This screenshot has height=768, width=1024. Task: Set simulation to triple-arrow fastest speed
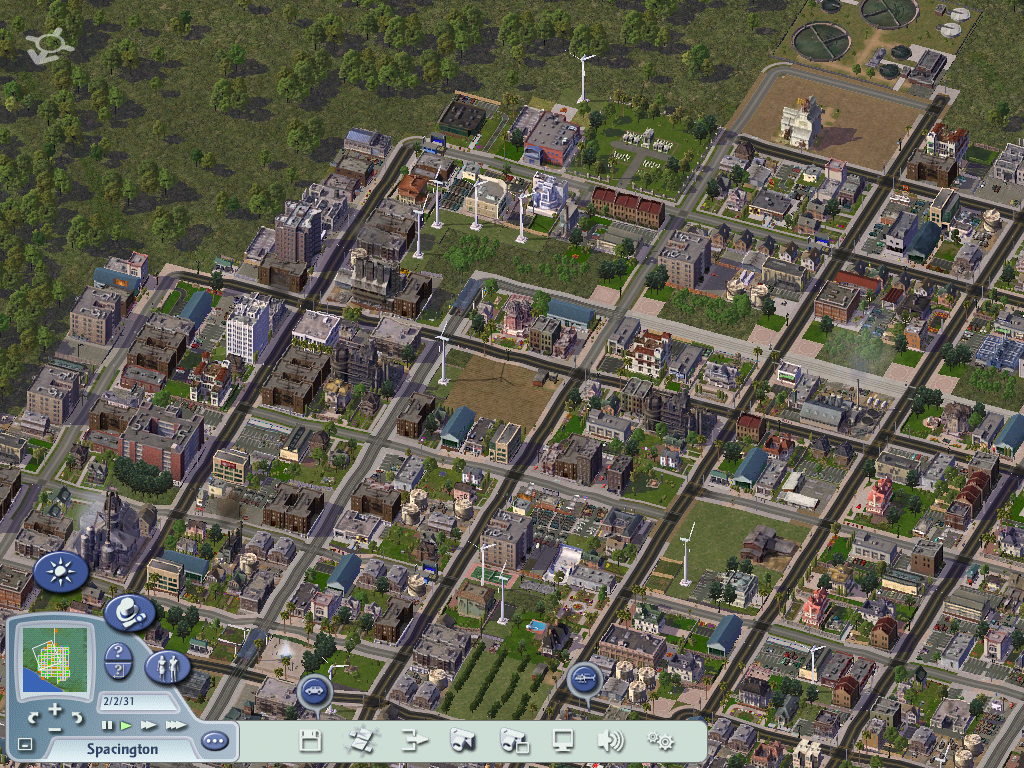pos(175,725)
